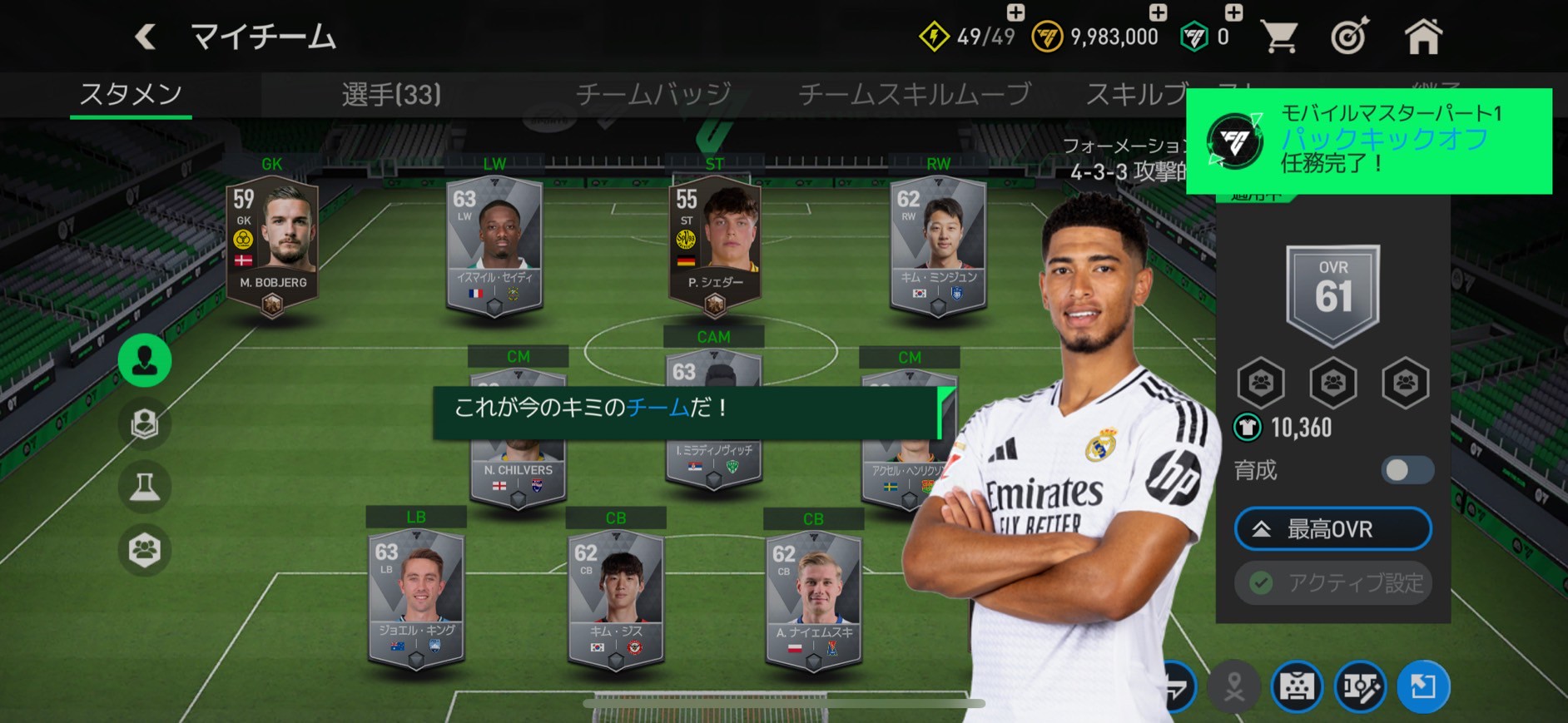Open the shopping cart
Screen dimensions: 1568x723
(x=1279, y=35)
